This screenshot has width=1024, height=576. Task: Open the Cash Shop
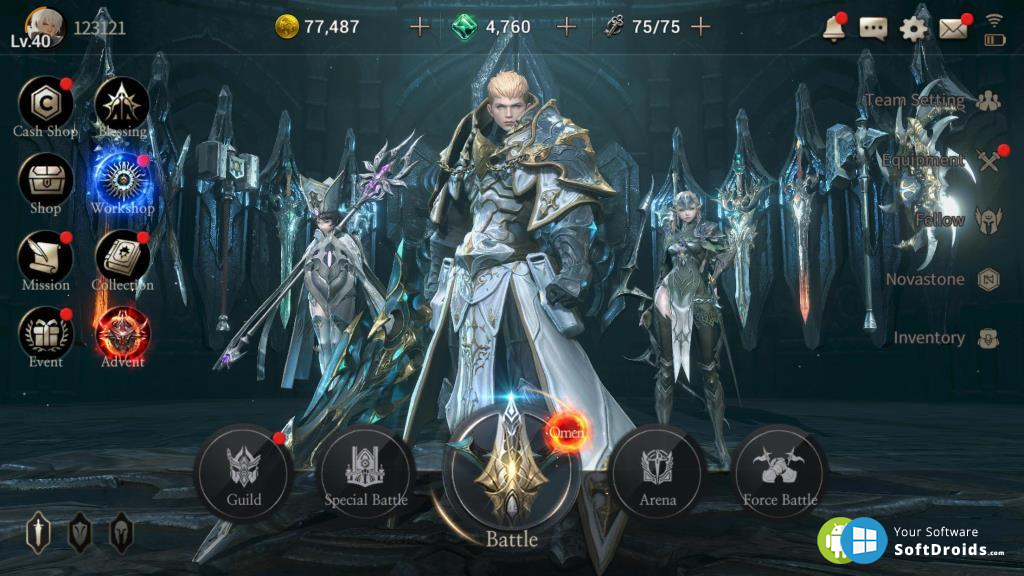click(45, 103)
